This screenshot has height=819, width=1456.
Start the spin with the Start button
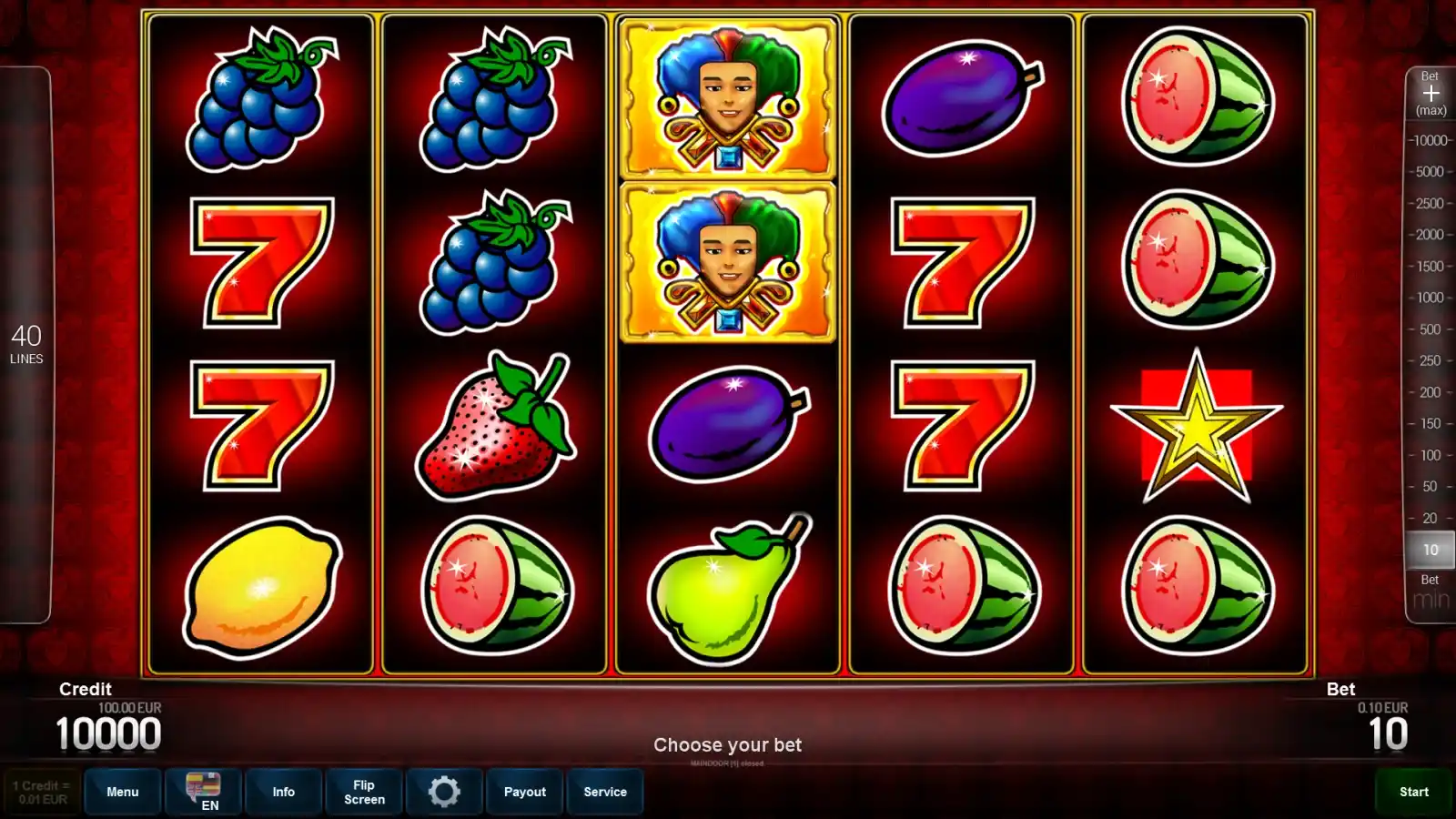click(x=1413, y=792)
